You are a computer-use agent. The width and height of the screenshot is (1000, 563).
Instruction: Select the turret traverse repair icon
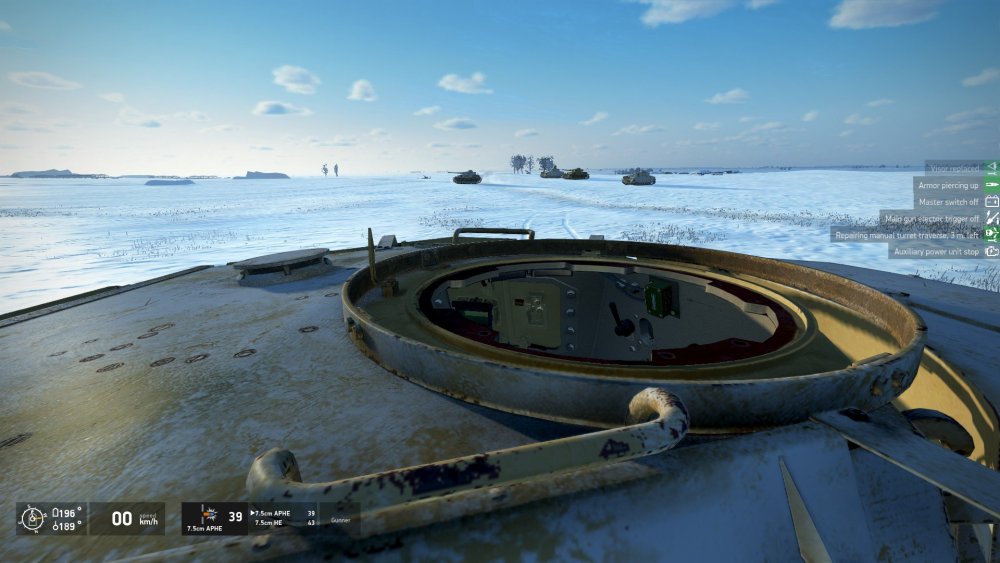[x=991, y=234]
